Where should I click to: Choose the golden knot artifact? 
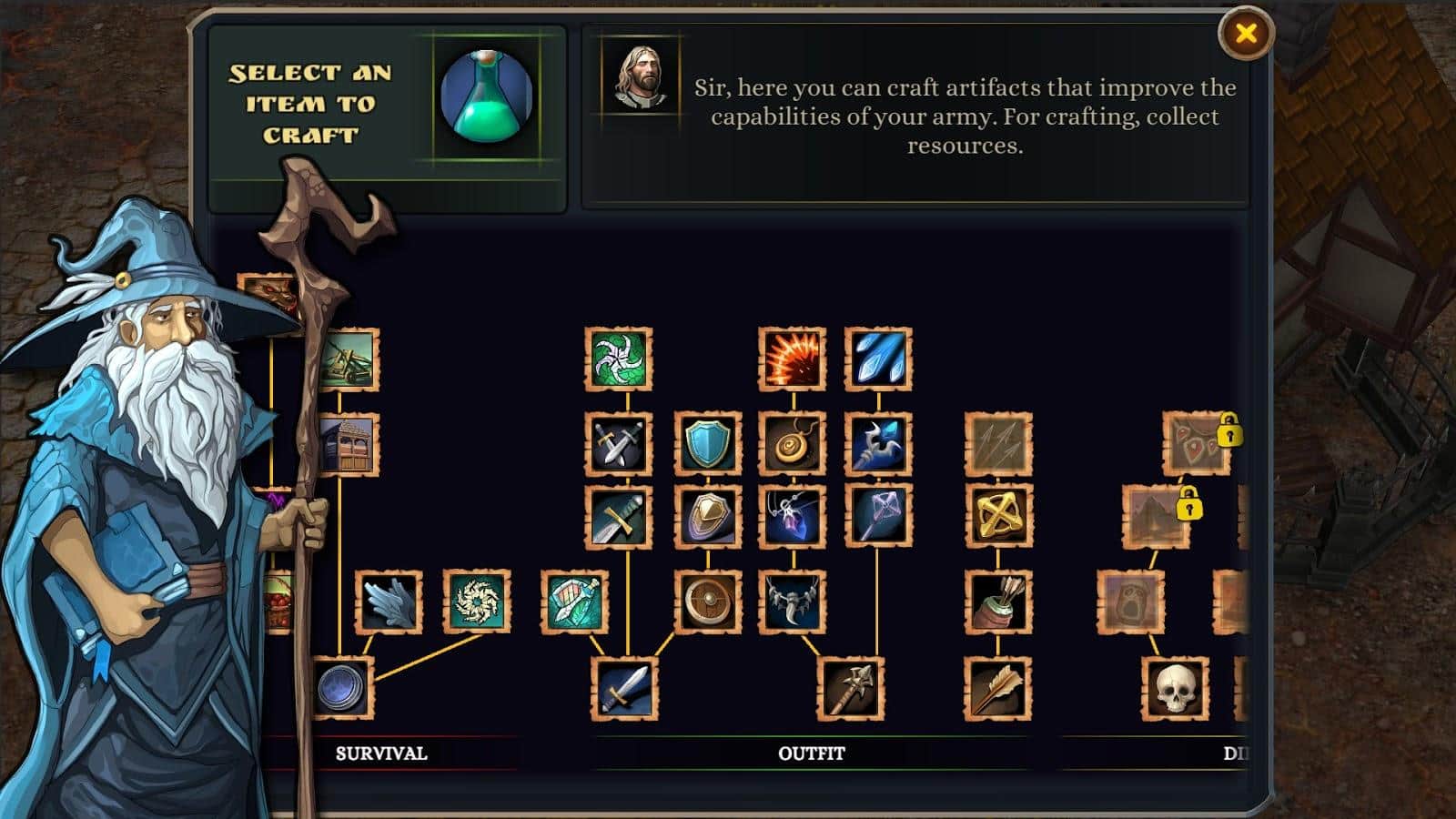(x=998, y=516)
